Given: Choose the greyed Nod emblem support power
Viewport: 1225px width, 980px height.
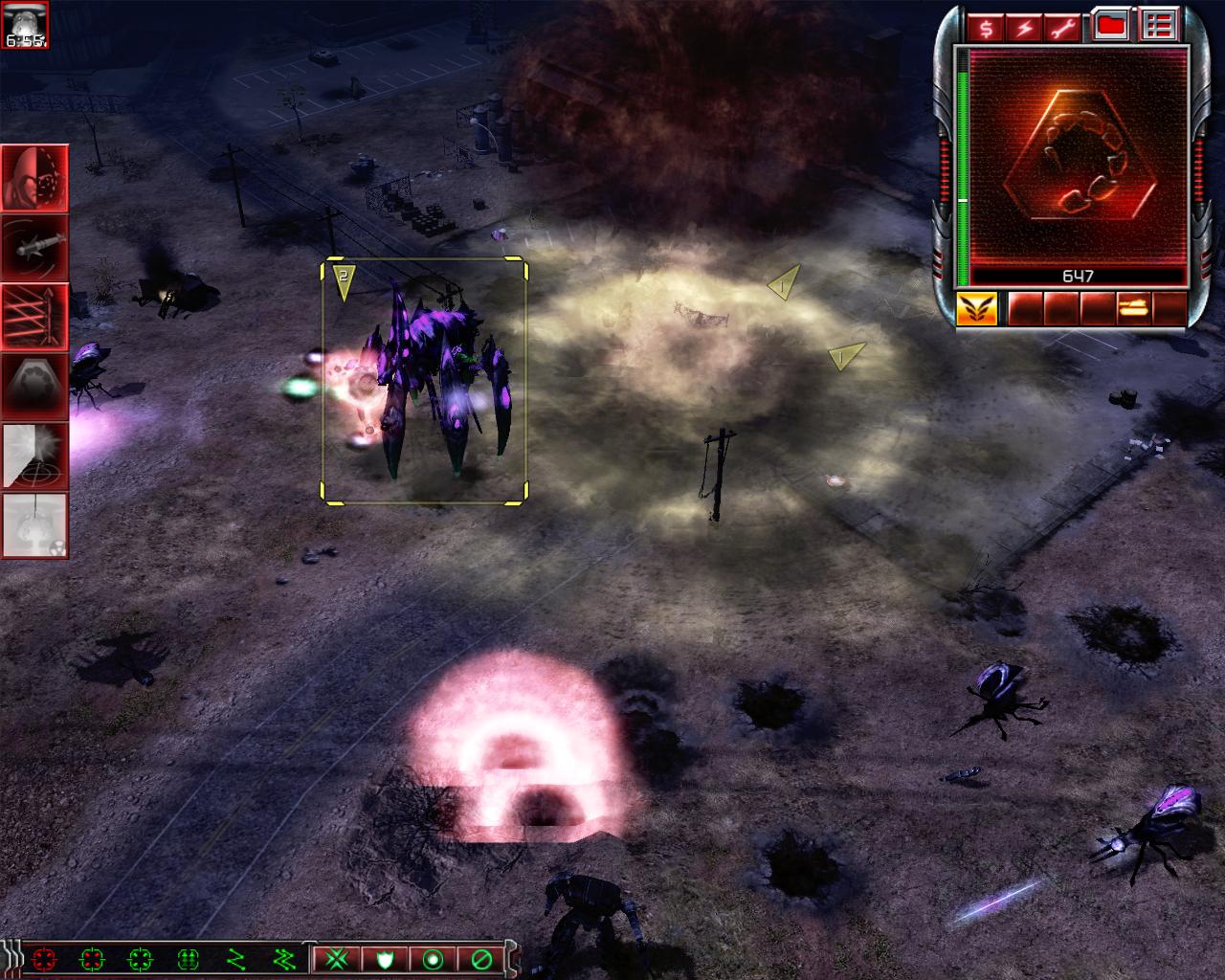Looking at the screenshot, I should [34, 386].
